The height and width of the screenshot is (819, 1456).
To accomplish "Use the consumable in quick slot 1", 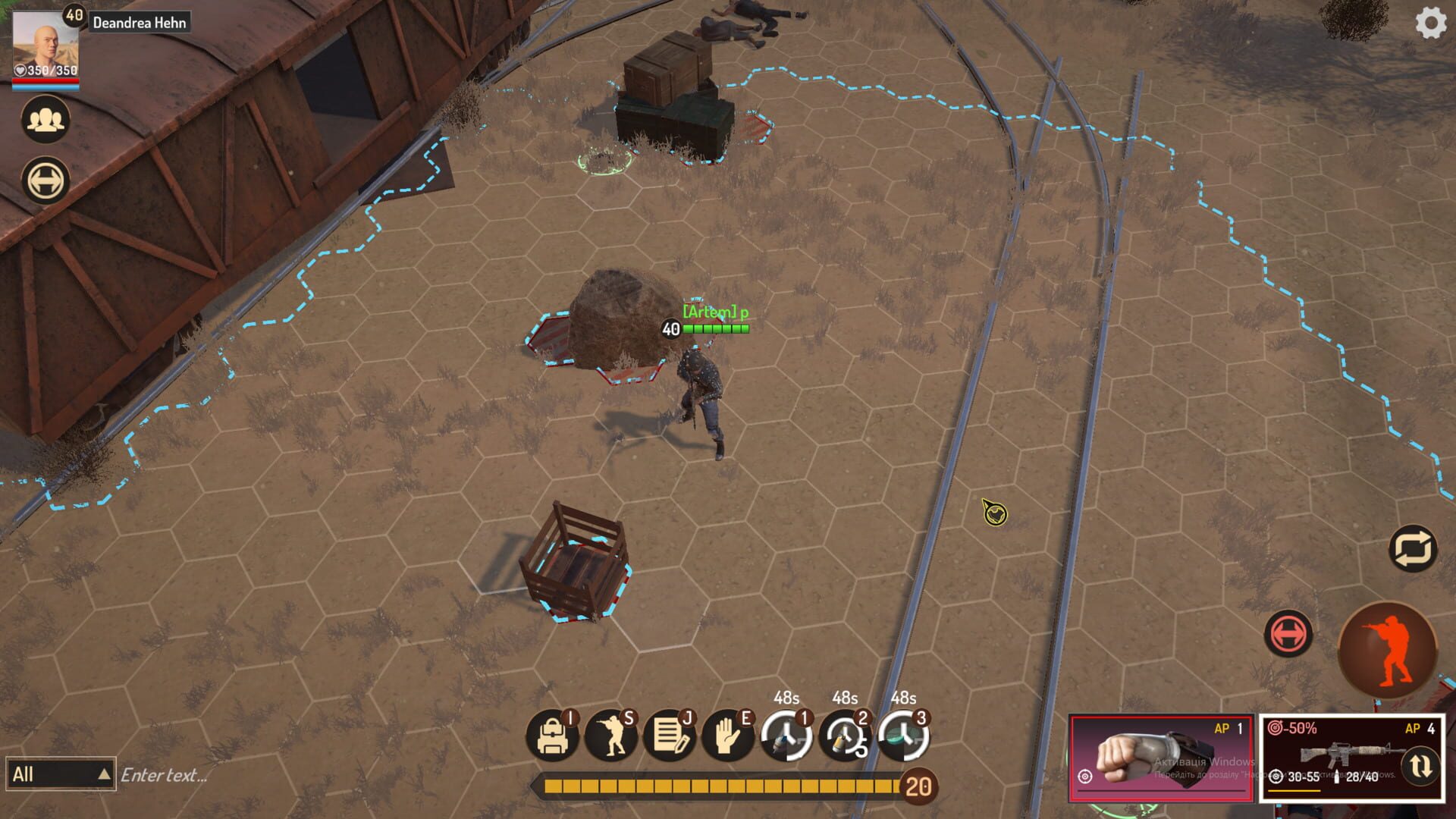I will point(786,736).
